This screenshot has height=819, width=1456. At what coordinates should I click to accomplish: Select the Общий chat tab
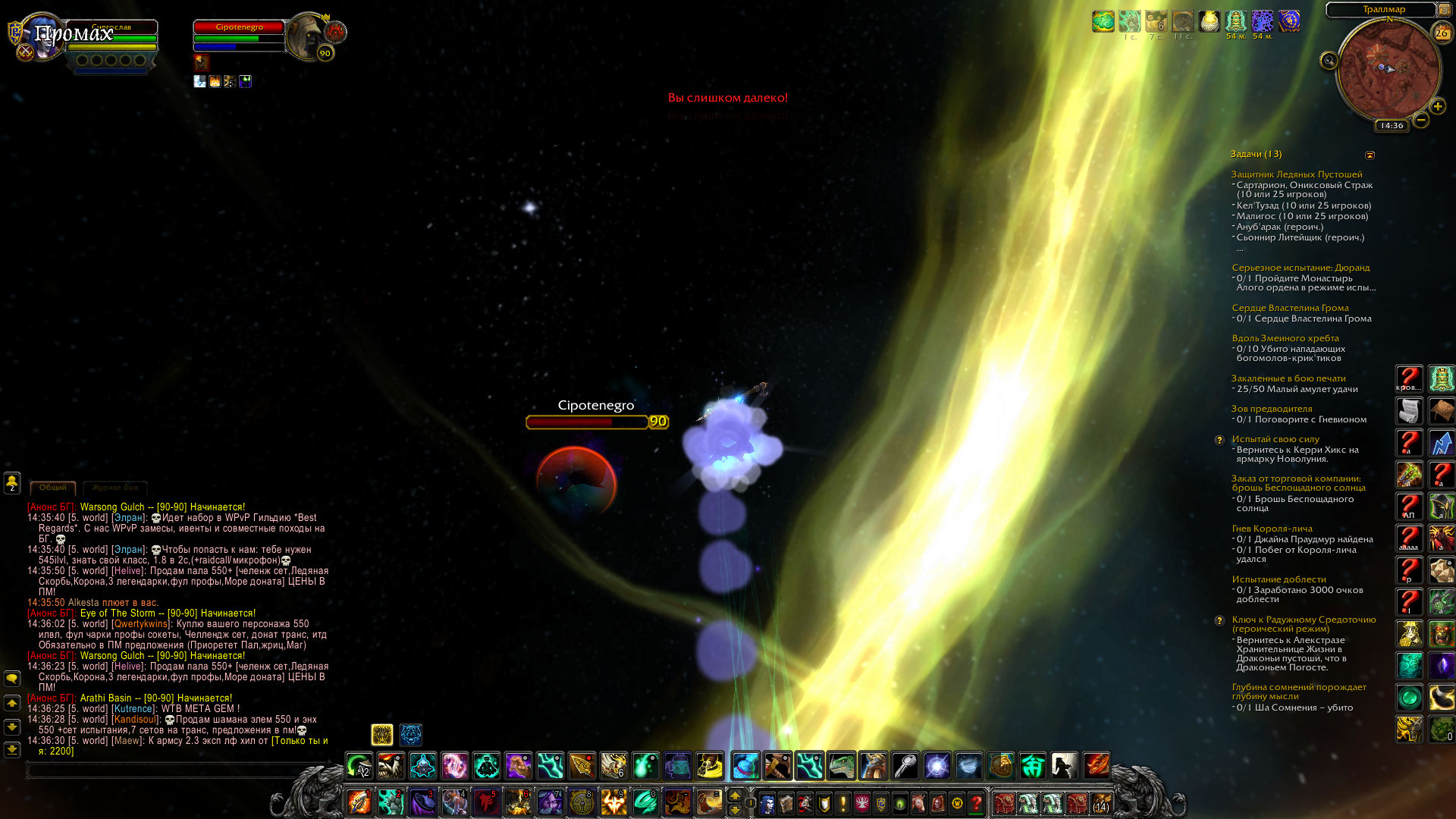52,488
